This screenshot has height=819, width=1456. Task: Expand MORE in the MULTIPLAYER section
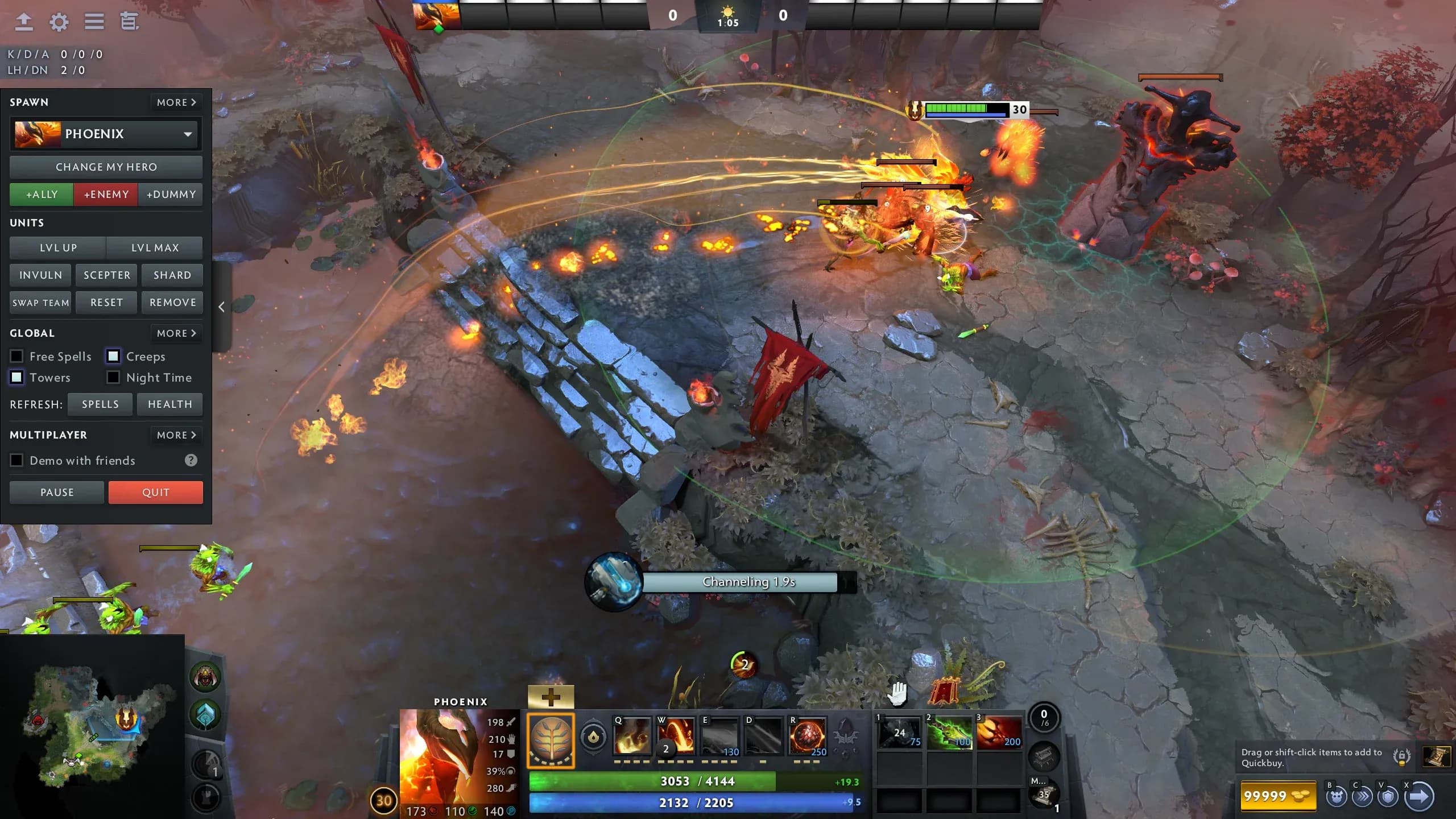[176, 435]
